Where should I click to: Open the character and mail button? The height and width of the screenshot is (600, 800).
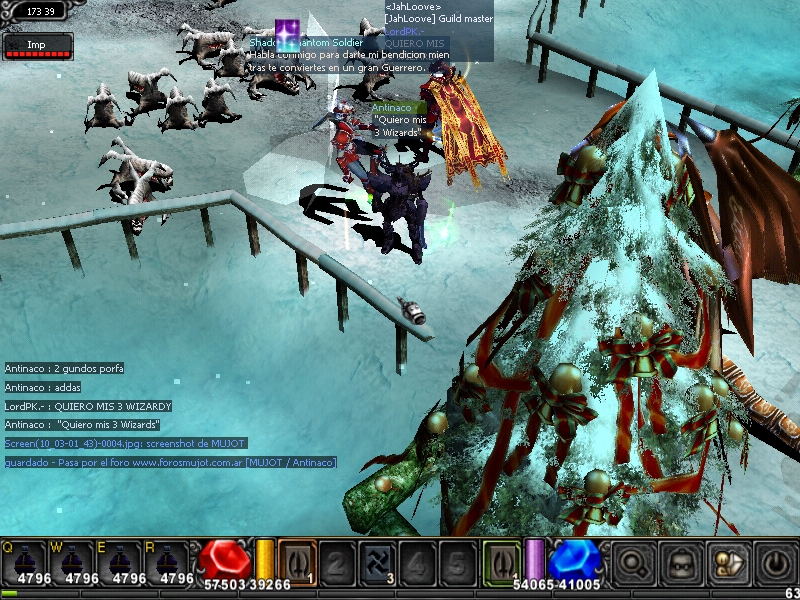728,562
